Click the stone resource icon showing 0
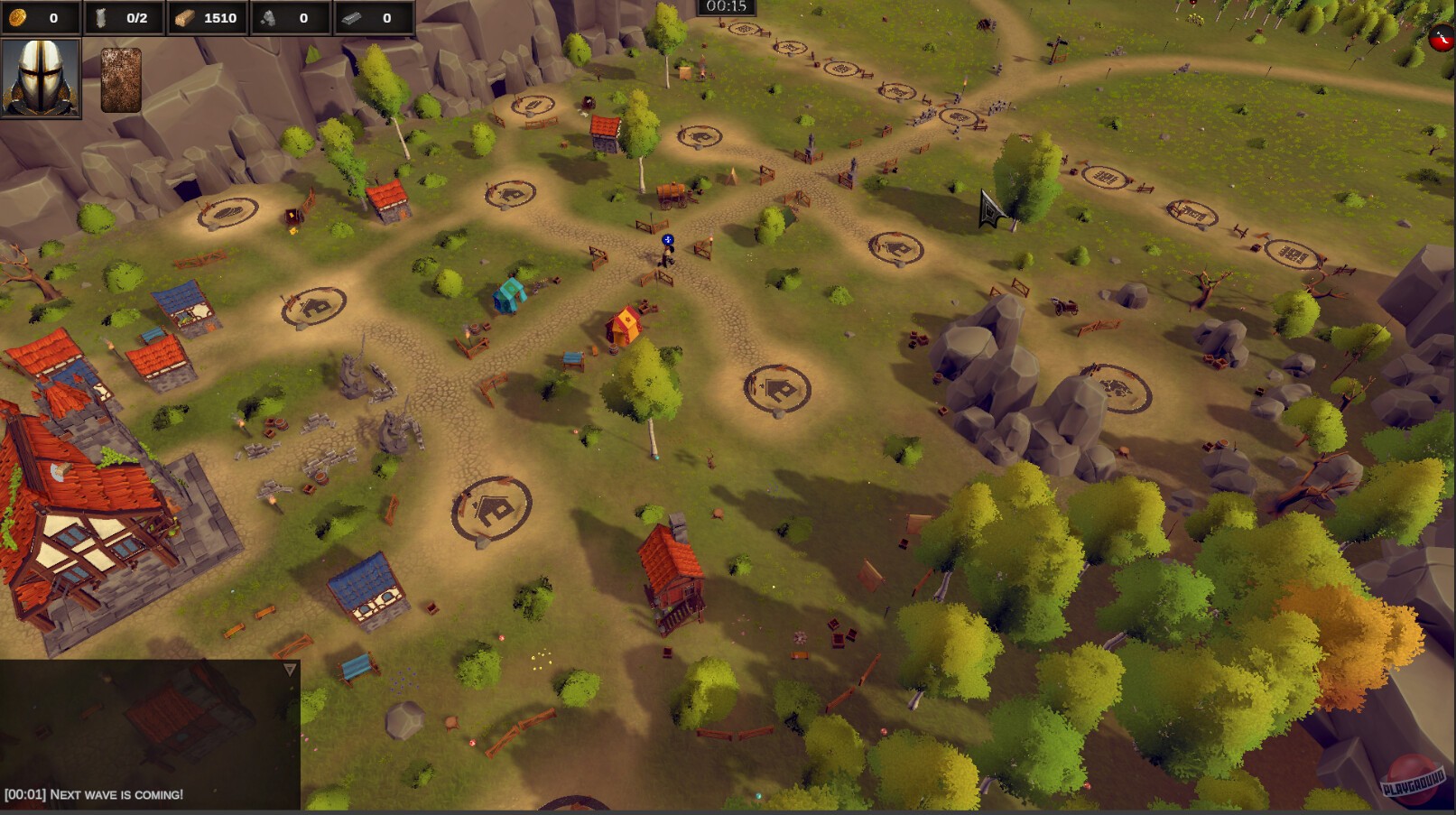1456x815 pixels. pyautogui.click(x=267, y=15)
